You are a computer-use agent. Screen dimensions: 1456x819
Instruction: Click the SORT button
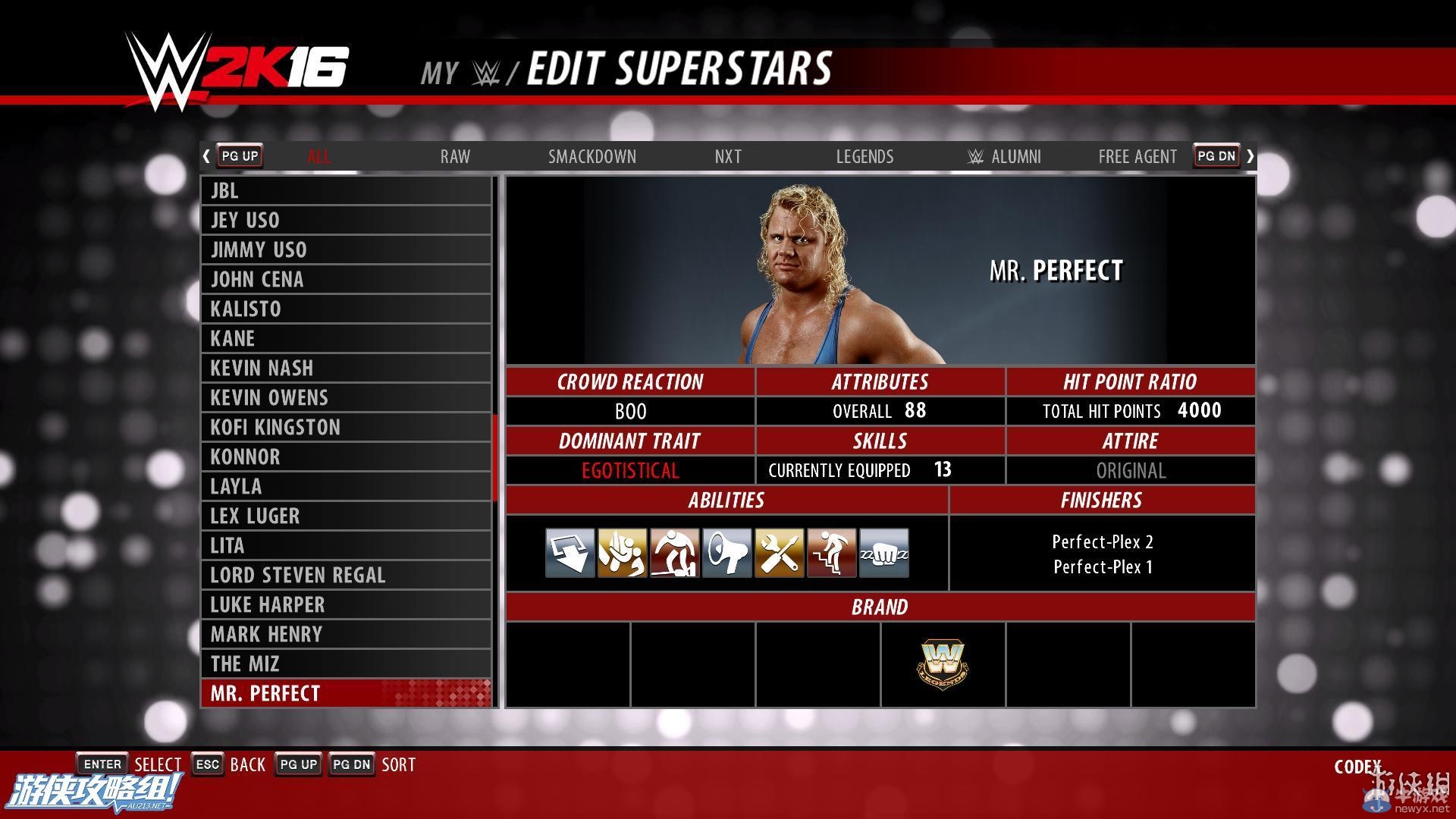coord(398,764)
